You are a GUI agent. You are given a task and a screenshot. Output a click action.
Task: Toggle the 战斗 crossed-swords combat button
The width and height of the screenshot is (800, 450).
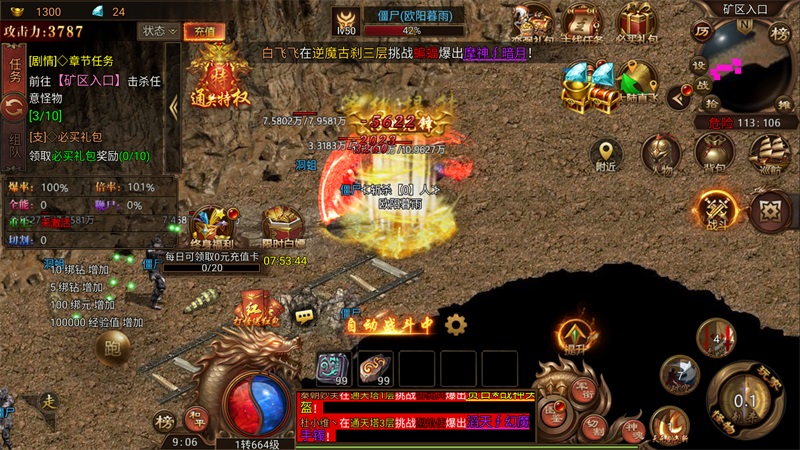tap(717, 209)
